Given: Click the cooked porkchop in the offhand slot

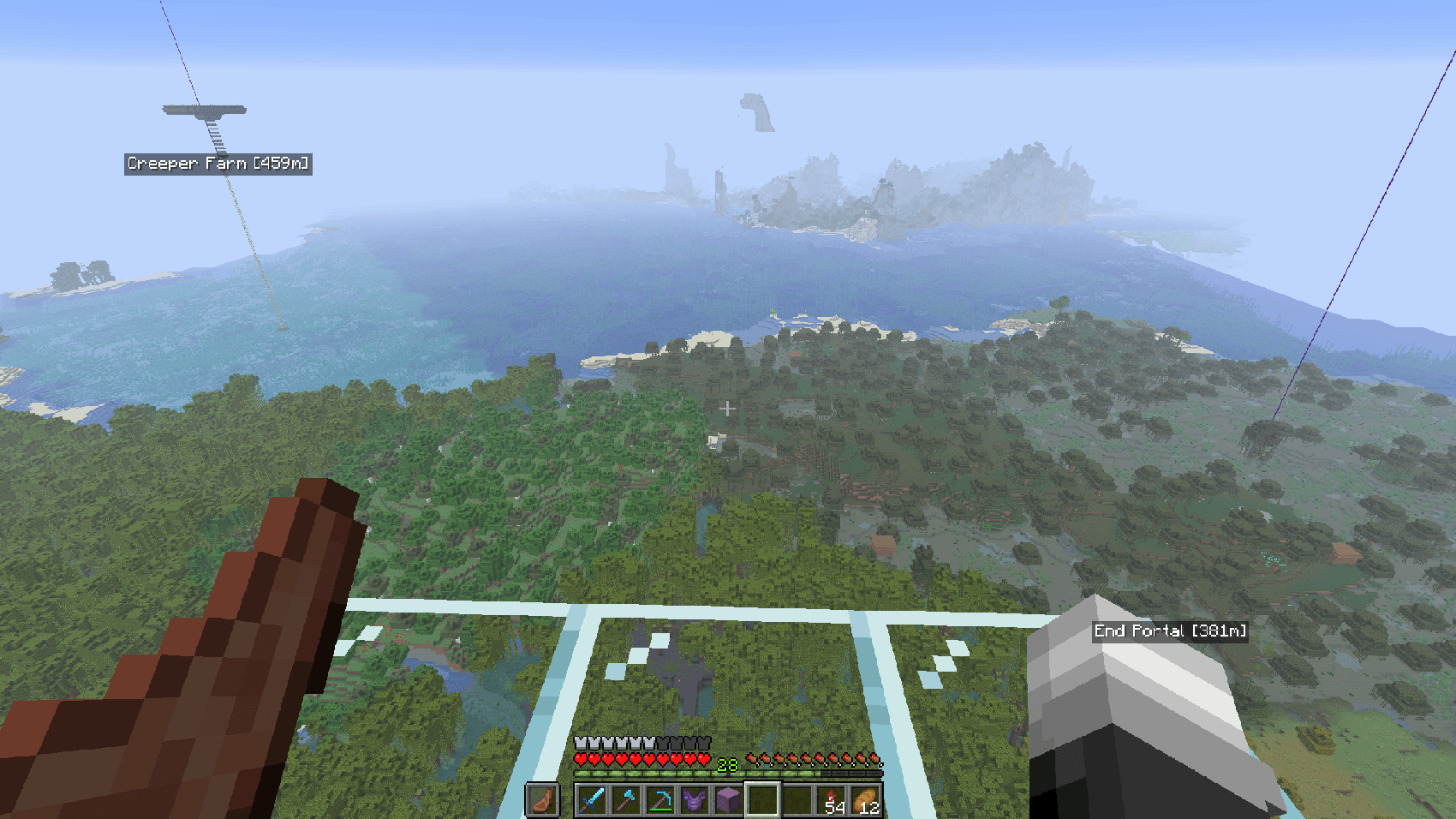Looking at the screenshot, I should pyautogui.click(x=543, y=799).
